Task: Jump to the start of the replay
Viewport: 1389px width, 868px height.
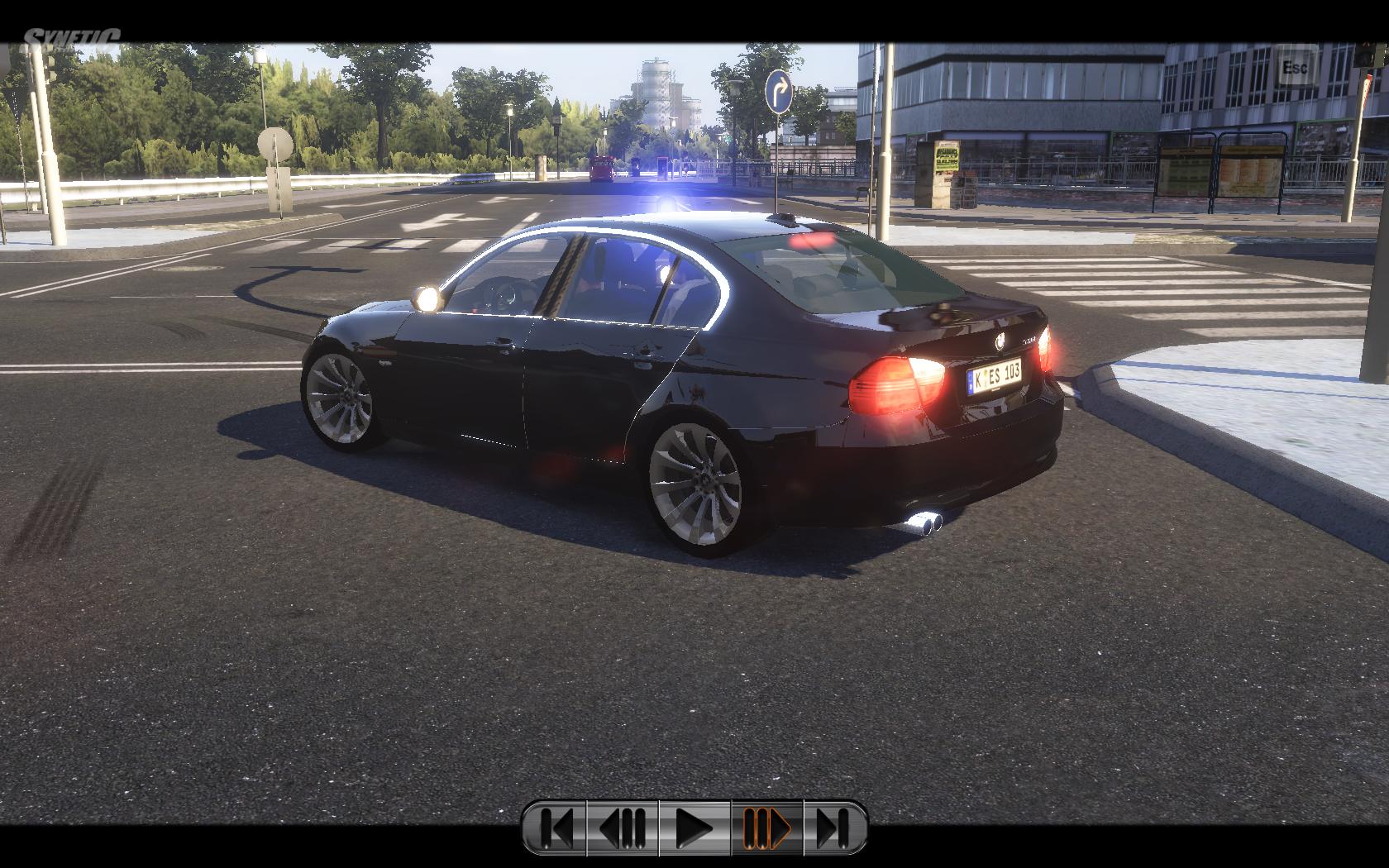Action: tap(555, 827)
